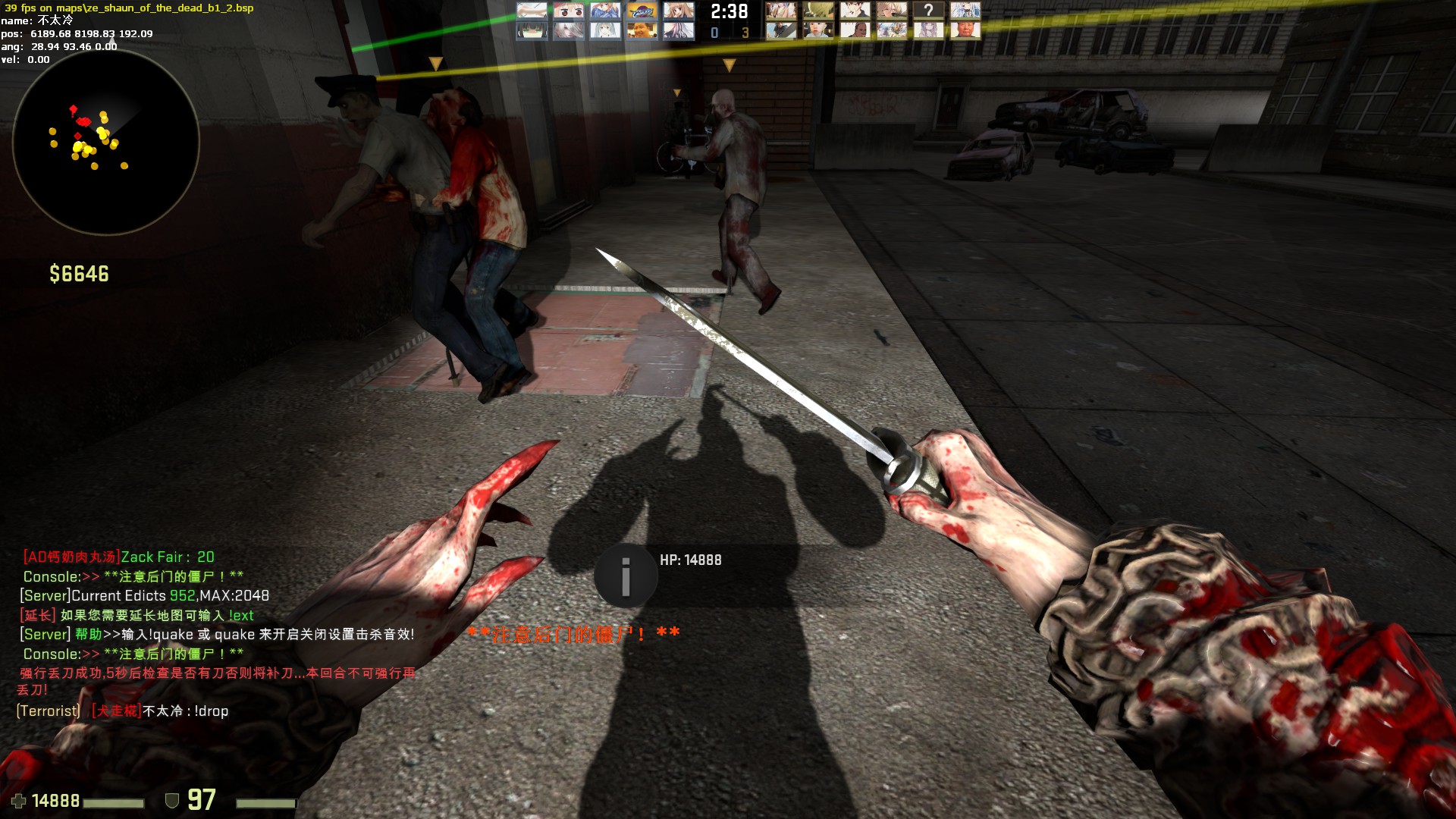Image resolution: width=1456 pixels, height=819 pixels.
Task: Click the blue team score number 0
Action: pyautogui.click(x=715, y=33)
